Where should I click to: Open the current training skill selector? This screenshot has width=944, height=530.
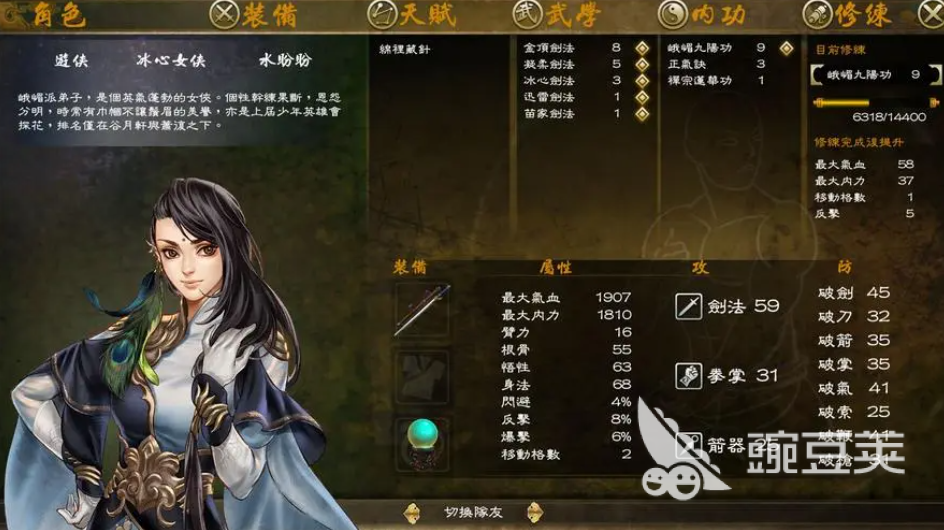[872, 75]
